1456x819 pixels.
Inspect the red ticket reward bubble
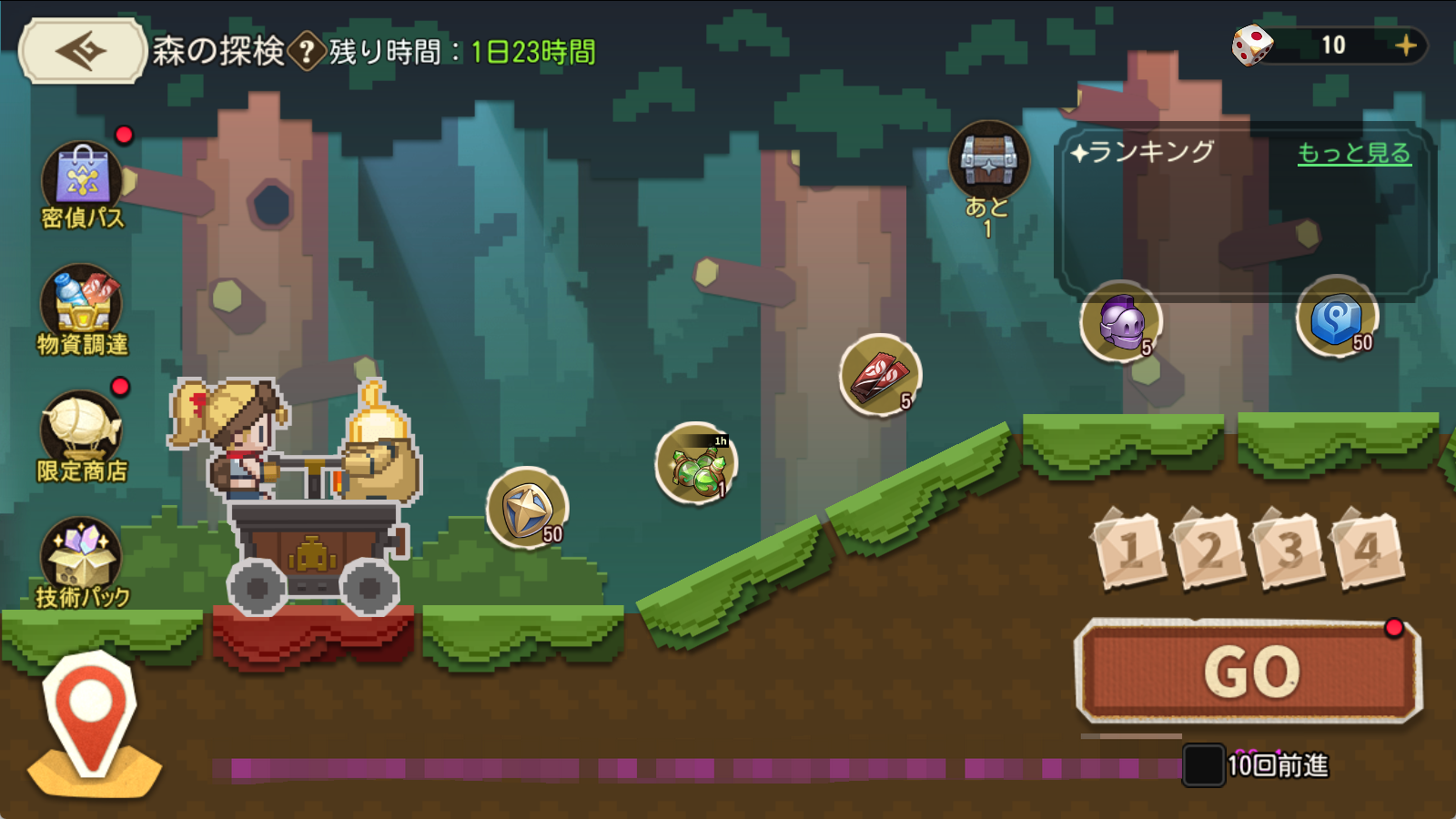[x=880, y=375]
